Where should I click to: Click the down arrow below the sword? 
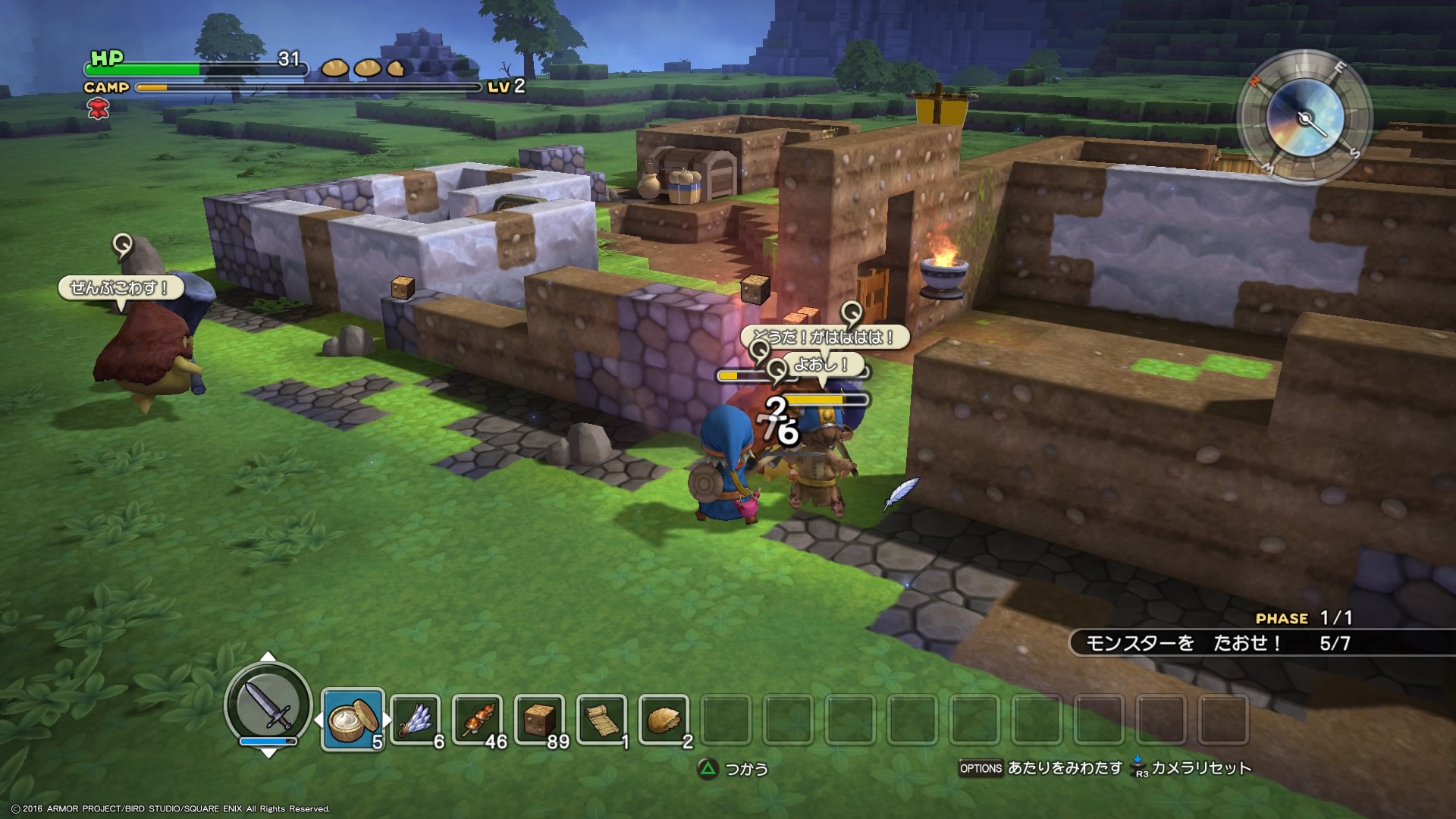point(268,752)
